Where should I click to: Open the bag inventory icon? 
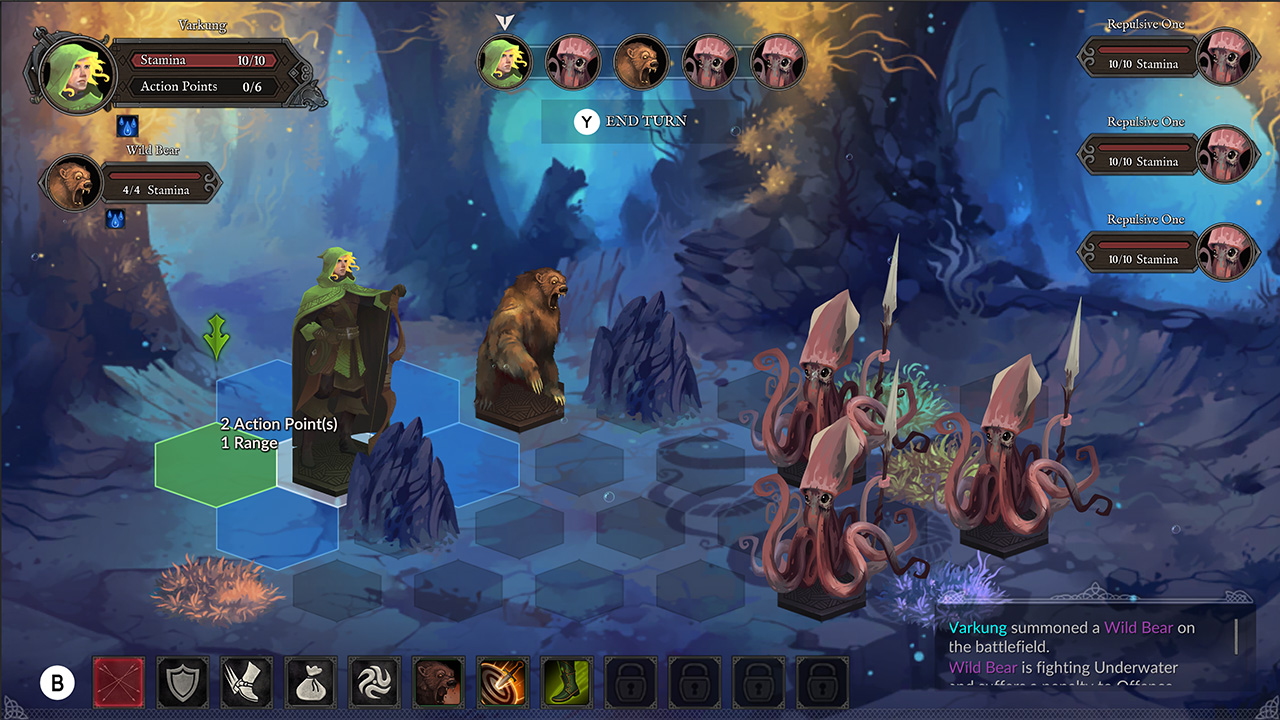tap(310, 683)
